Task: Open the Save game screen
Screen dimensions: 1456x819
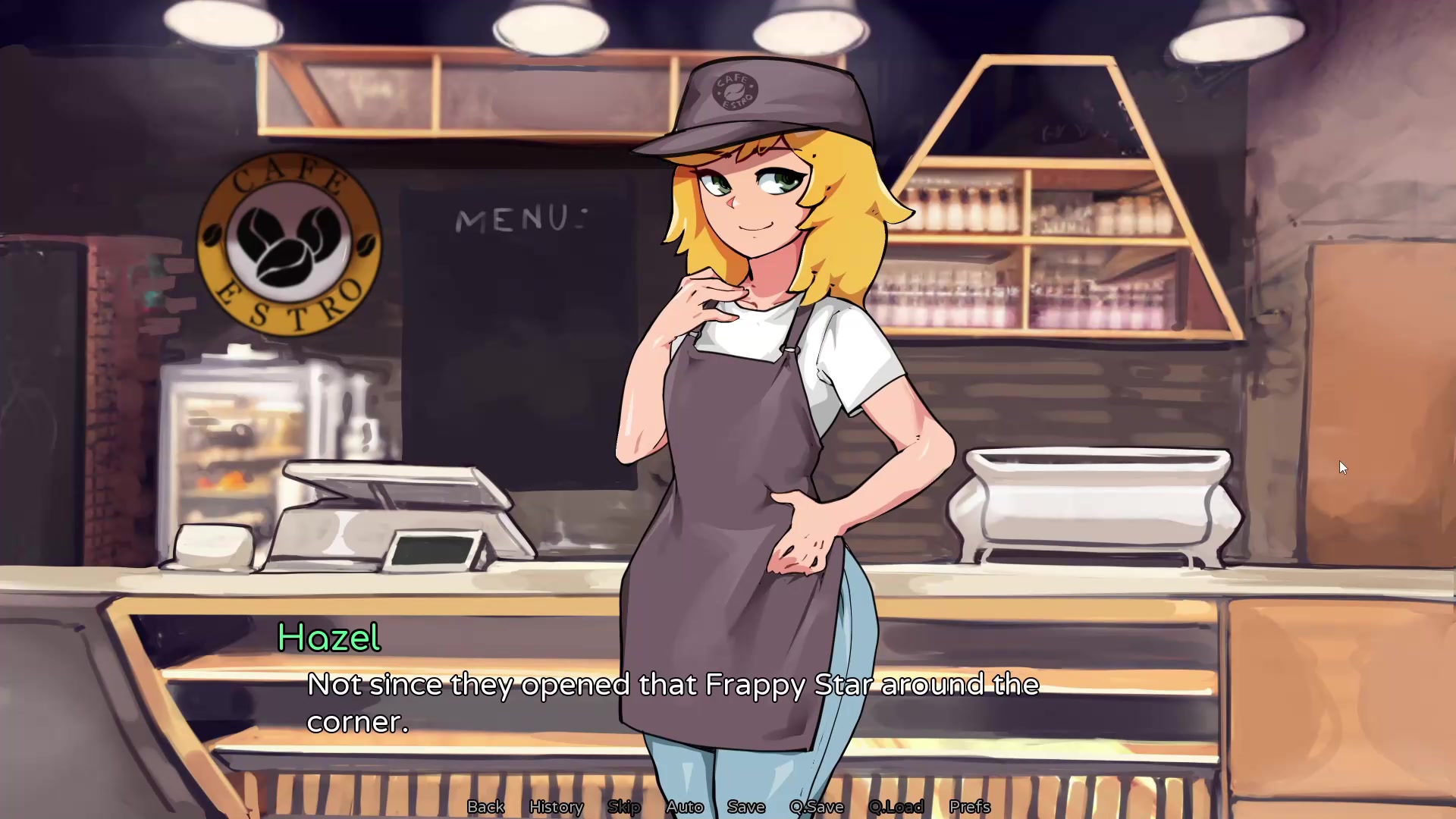Action: click(x=746, y=807)
